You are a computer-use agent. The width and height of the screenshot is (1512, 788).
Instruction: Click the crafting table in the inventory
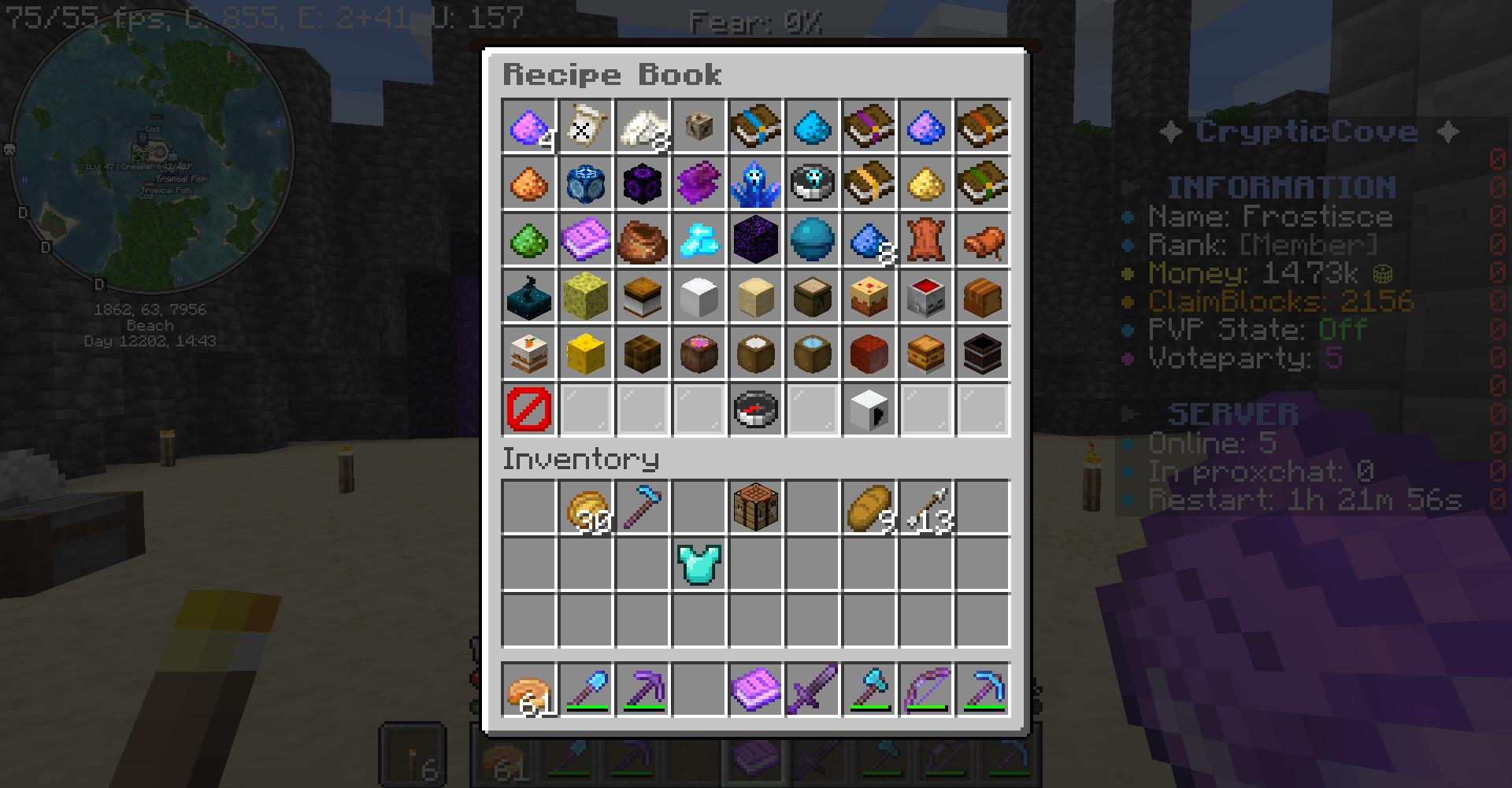click(755, 508)
